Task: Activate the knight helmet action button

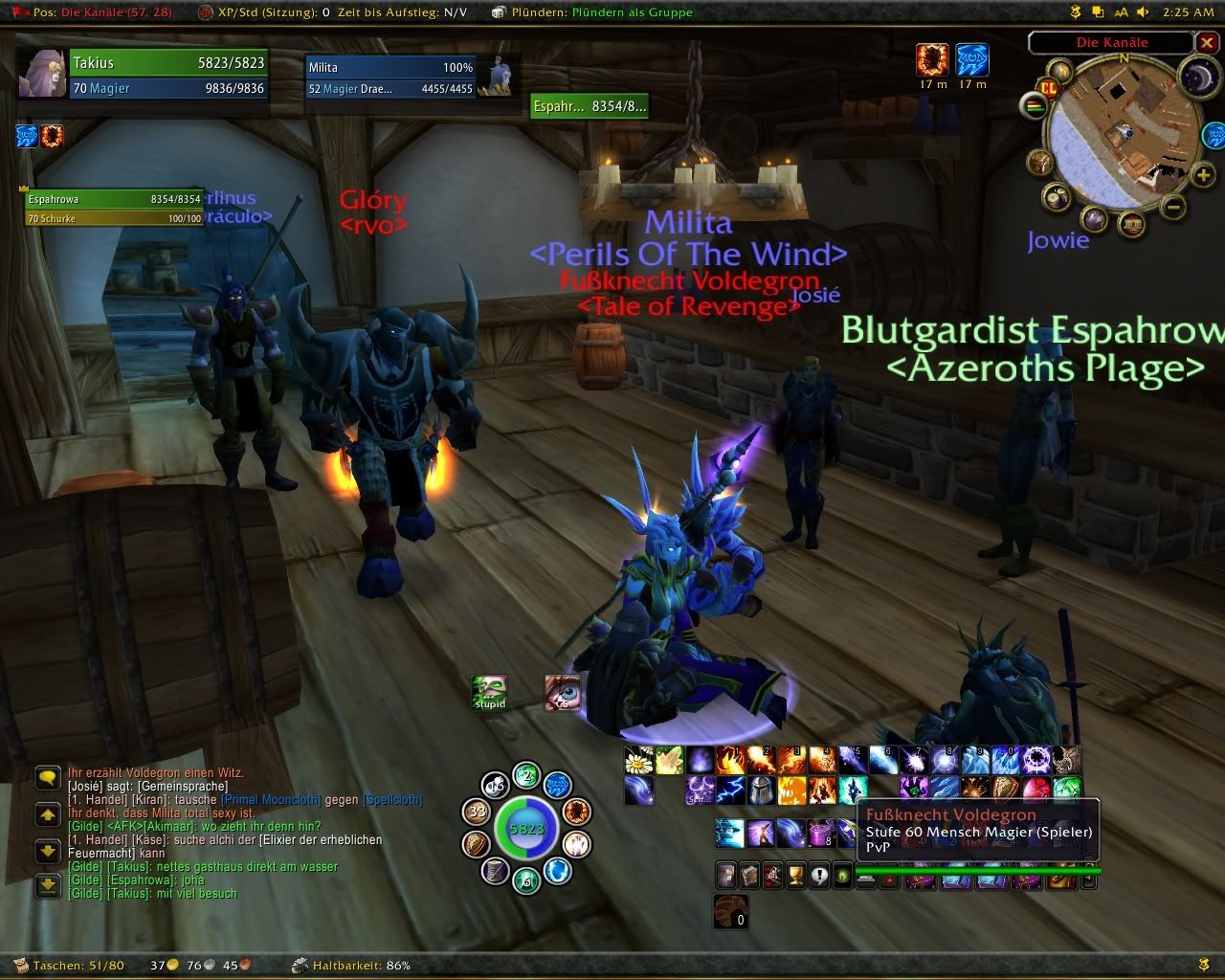Action: coord(761,791)
